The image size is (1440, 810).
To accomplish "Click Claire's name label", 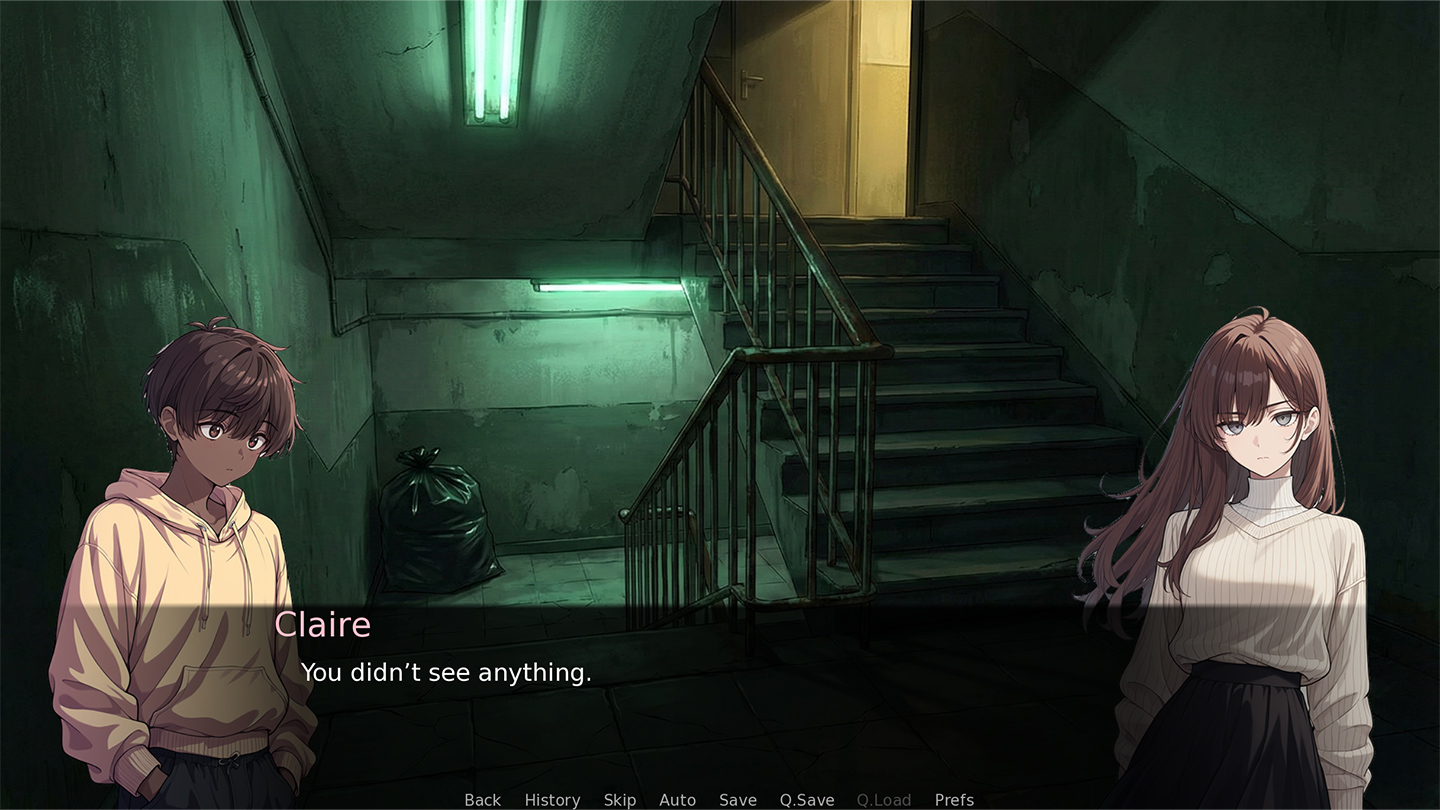I will 322,624.
